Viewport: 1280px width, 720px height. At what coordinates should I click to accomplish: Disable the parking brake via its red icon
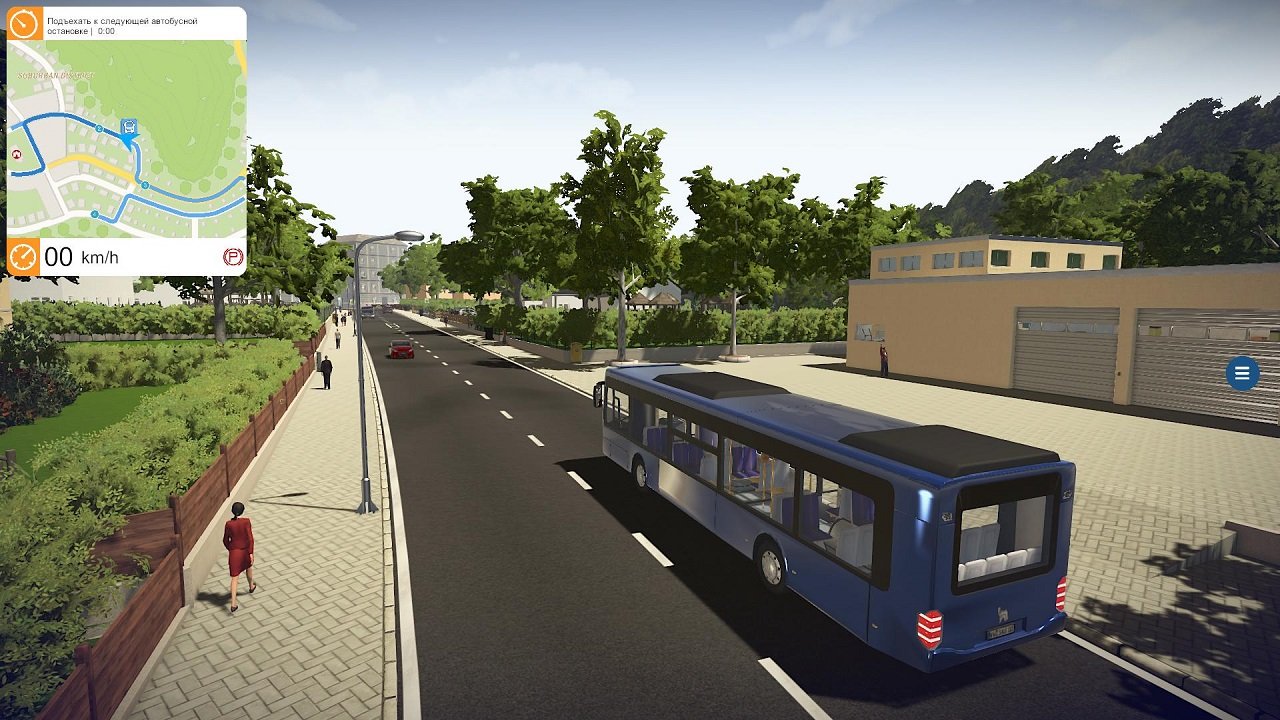(x=231, y=256)
